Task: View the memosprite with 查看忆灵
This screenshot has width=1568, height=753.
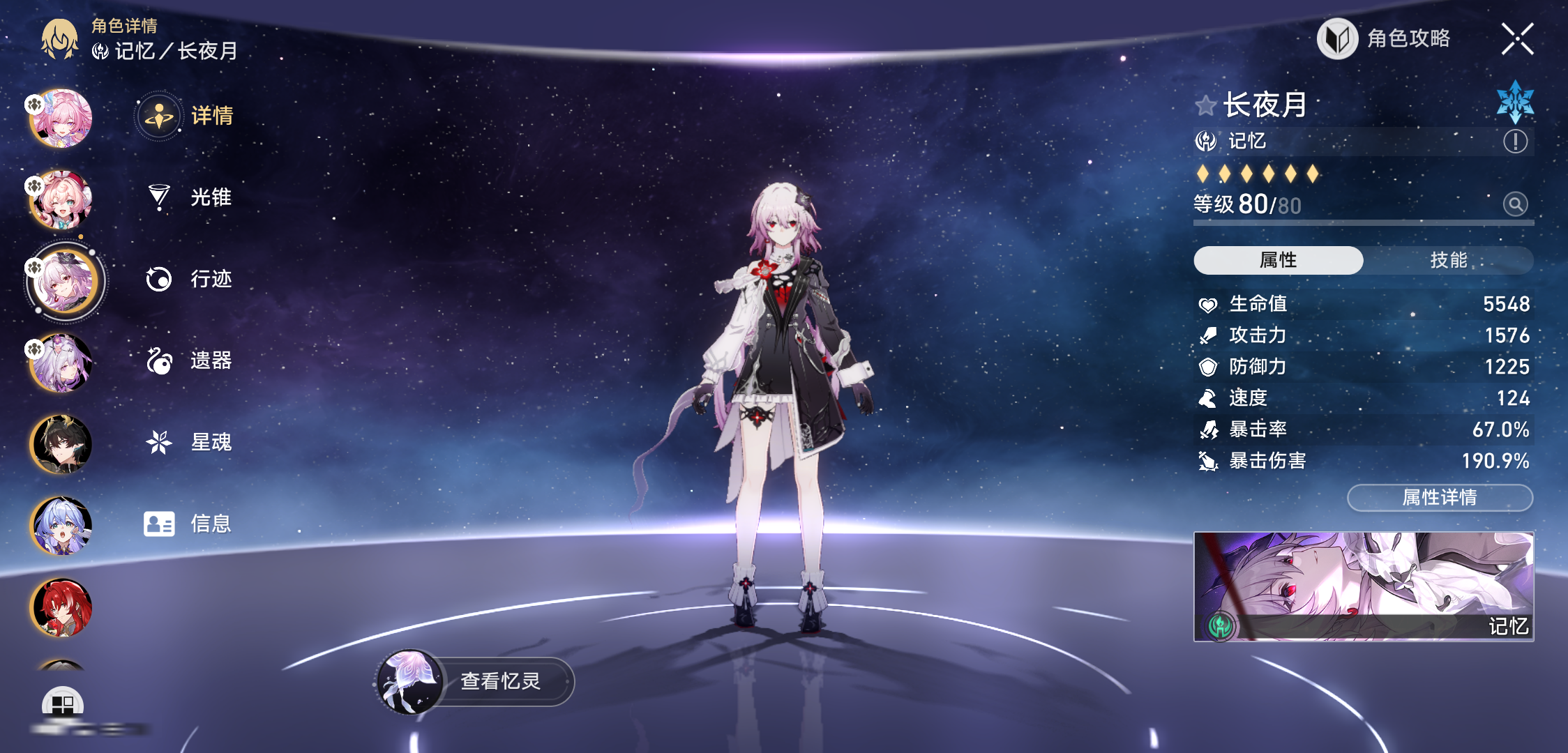Action: [x=476, y=681]
